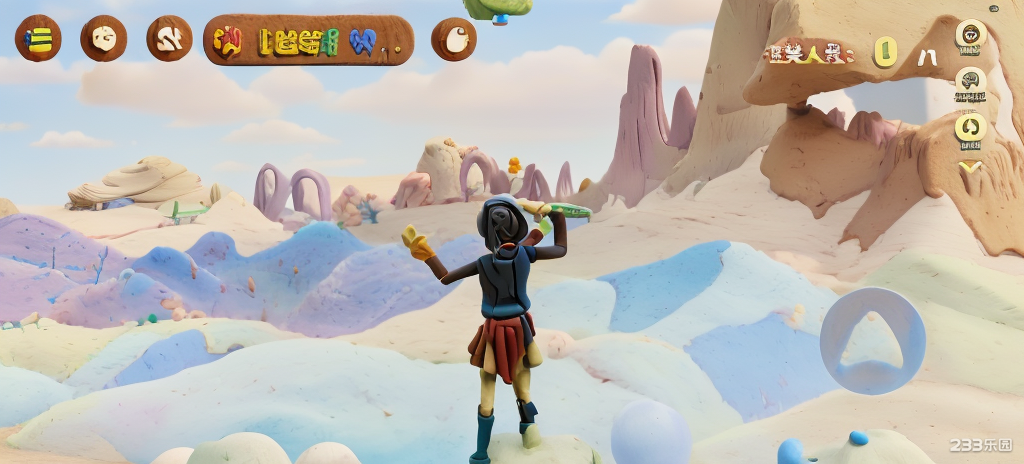Open the top yellow round face icon
Image resolution: width=1024 pixels, height=464 pixels.
[970, 35]
